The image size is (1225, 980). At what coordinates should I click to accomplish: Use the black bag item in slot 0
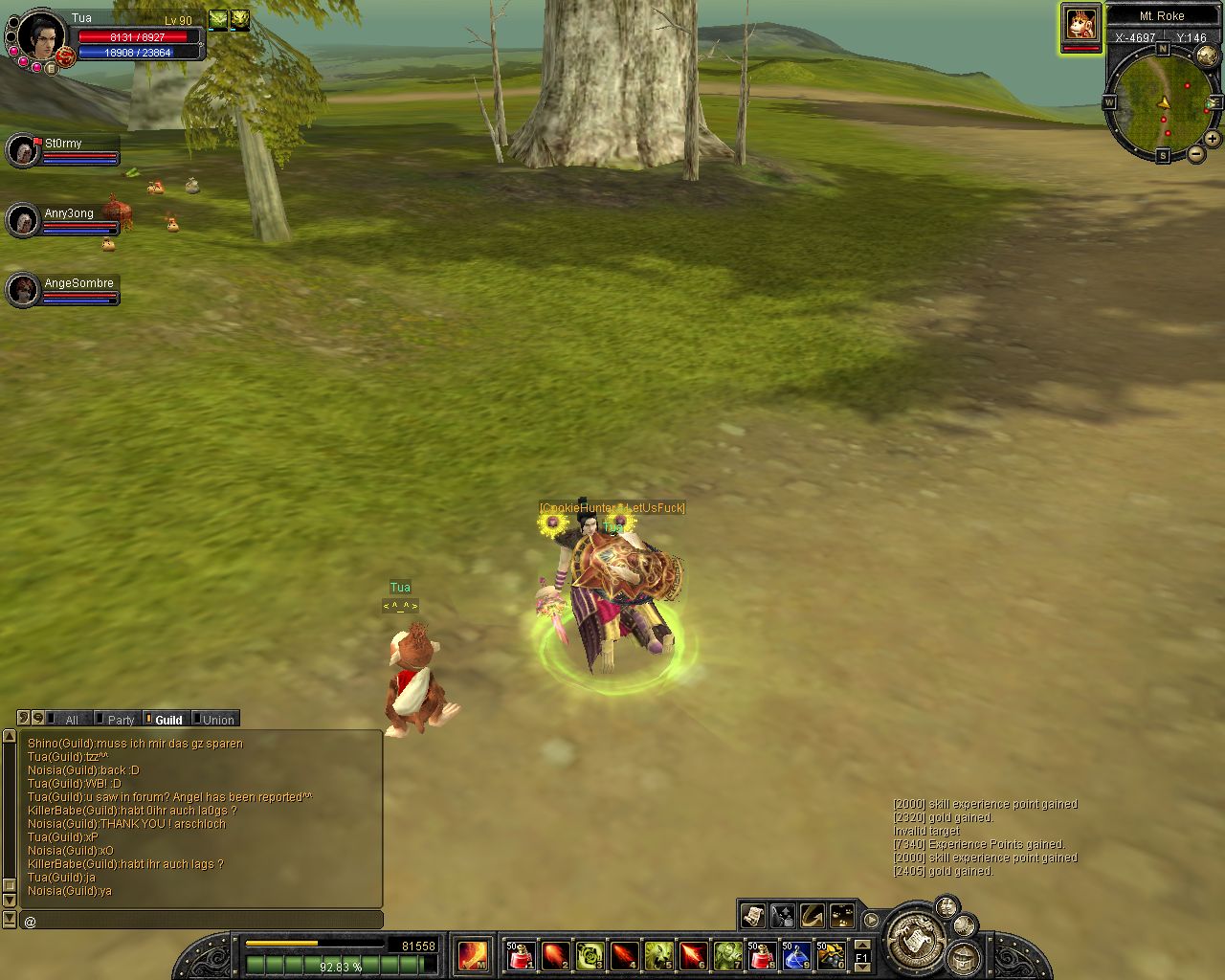coord(831,955)
